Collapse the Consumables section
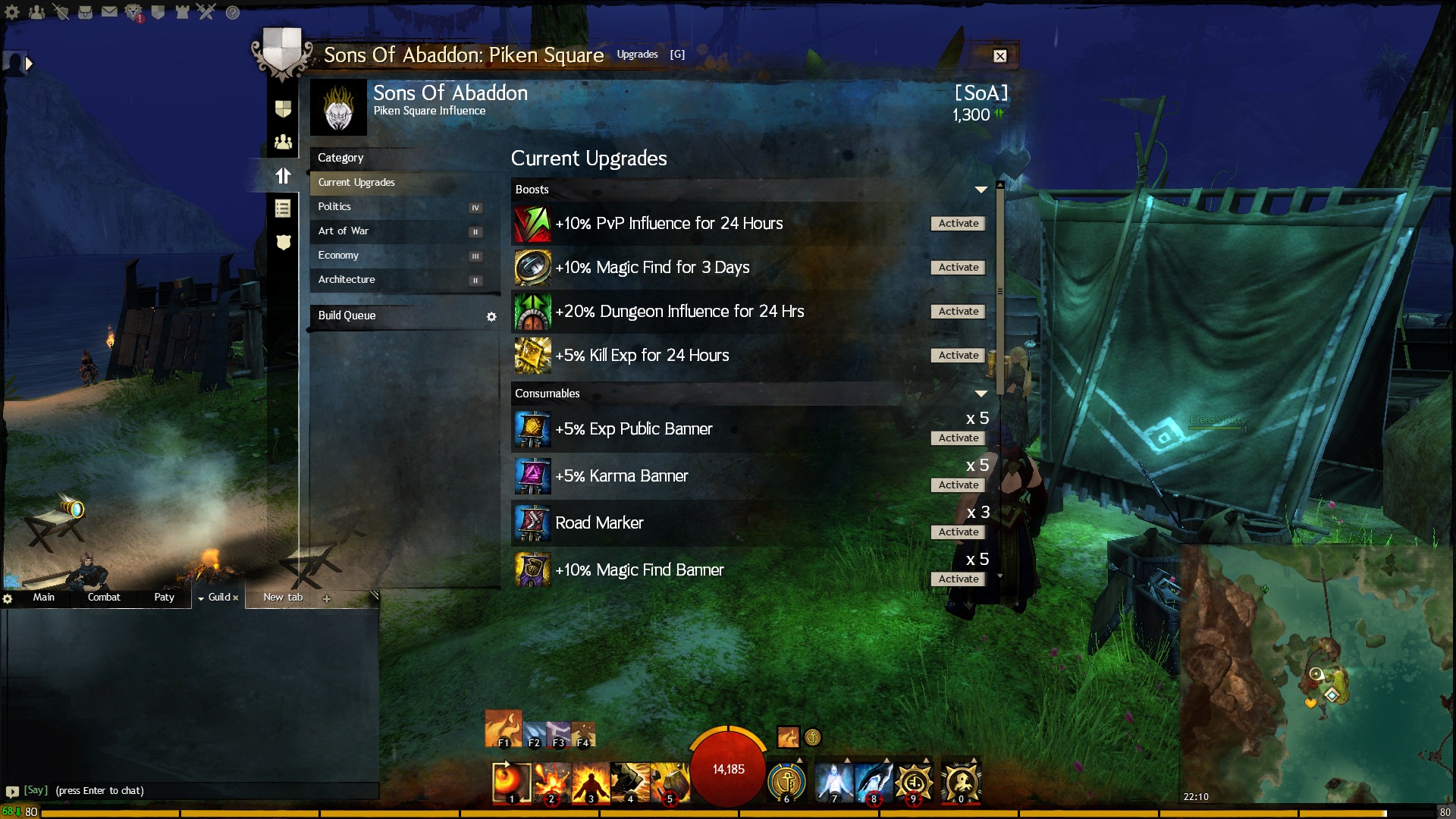Image resolution: width=1456 pixels, height=819 pixels. (x=981, y=394)
